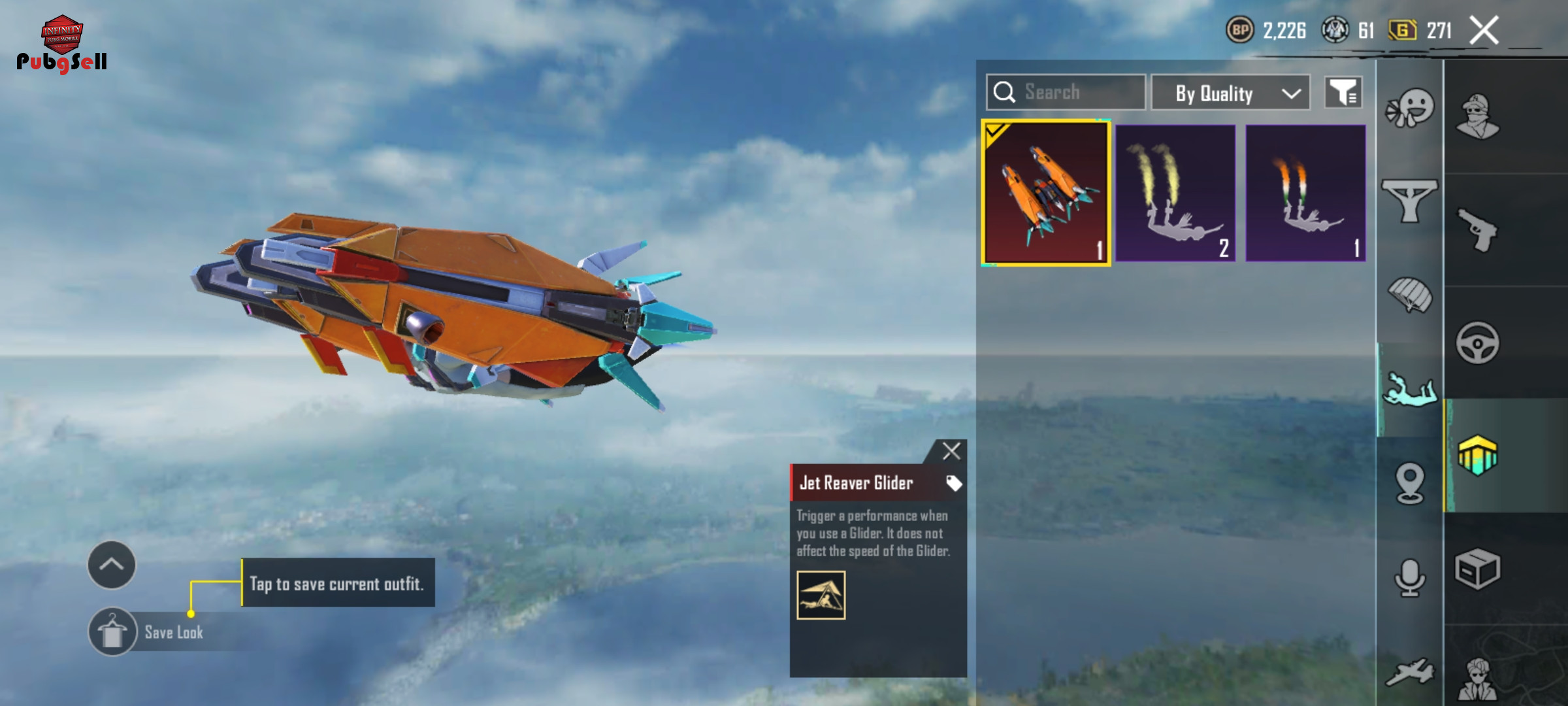
Task: Click the Search input field
Action: 1071,92
